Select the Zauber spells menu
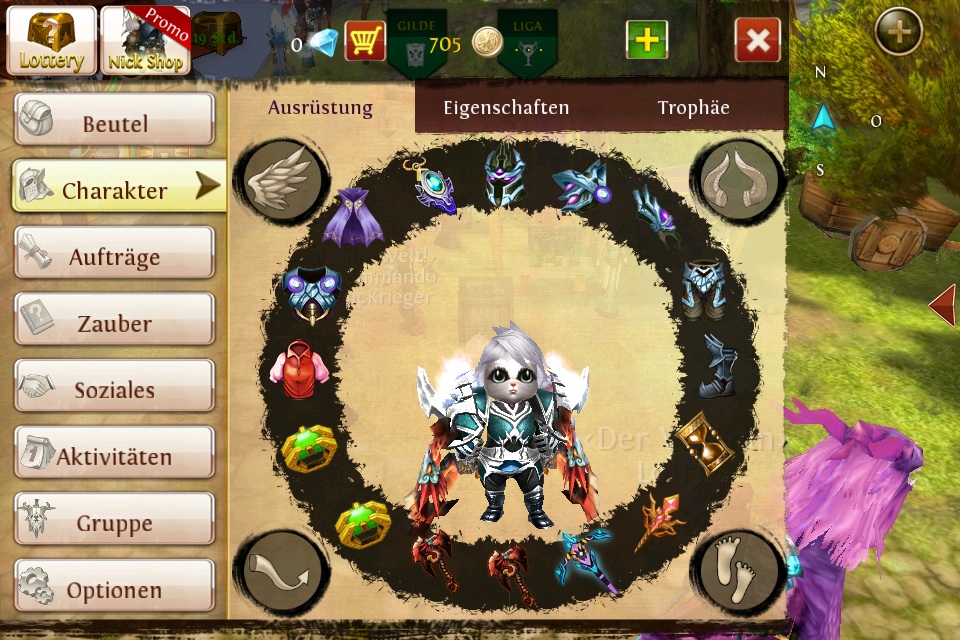 point(114,323)
